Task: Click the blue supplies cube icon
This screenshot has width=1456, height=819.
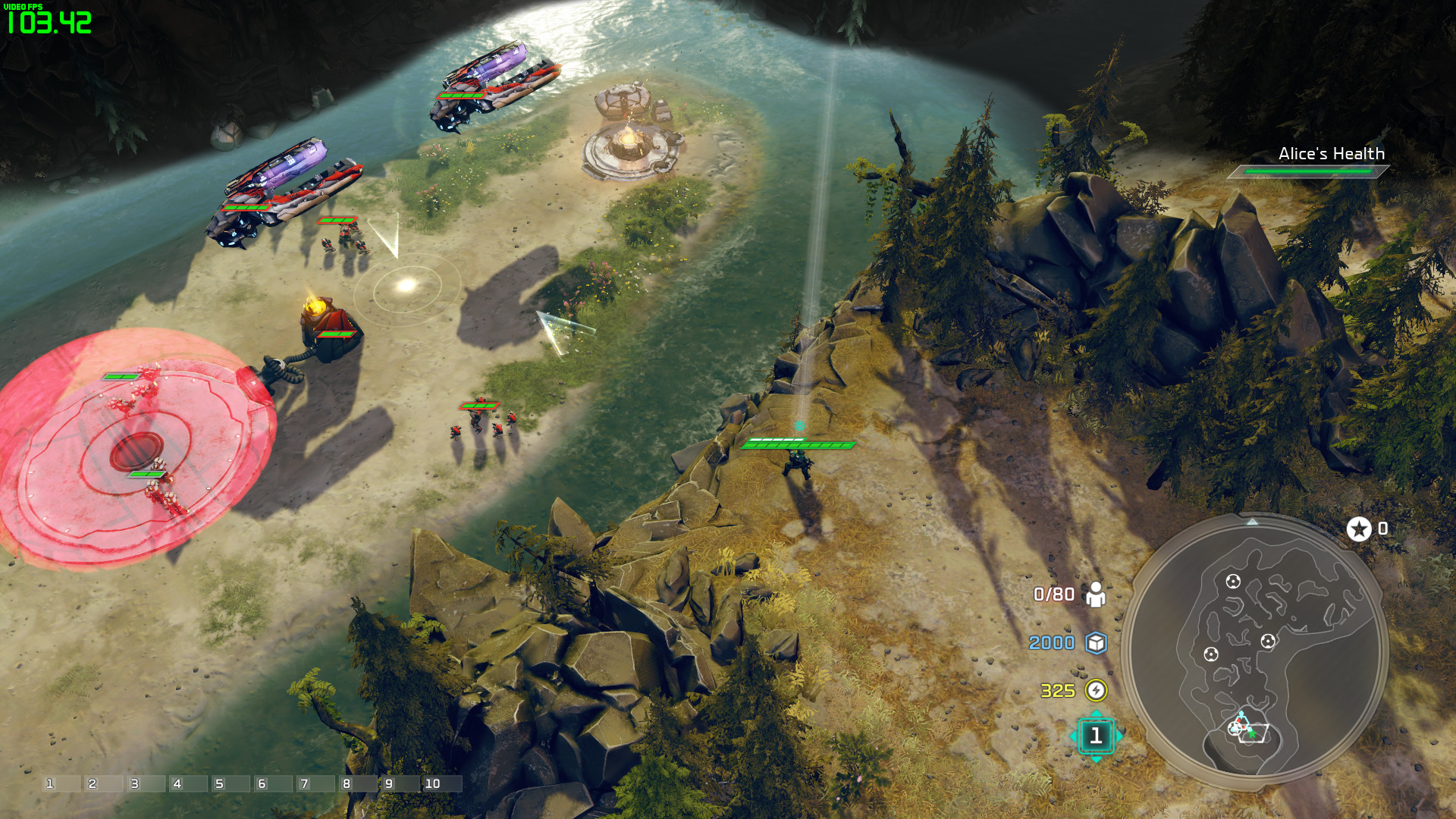Action: click(x=1096, y=643)
